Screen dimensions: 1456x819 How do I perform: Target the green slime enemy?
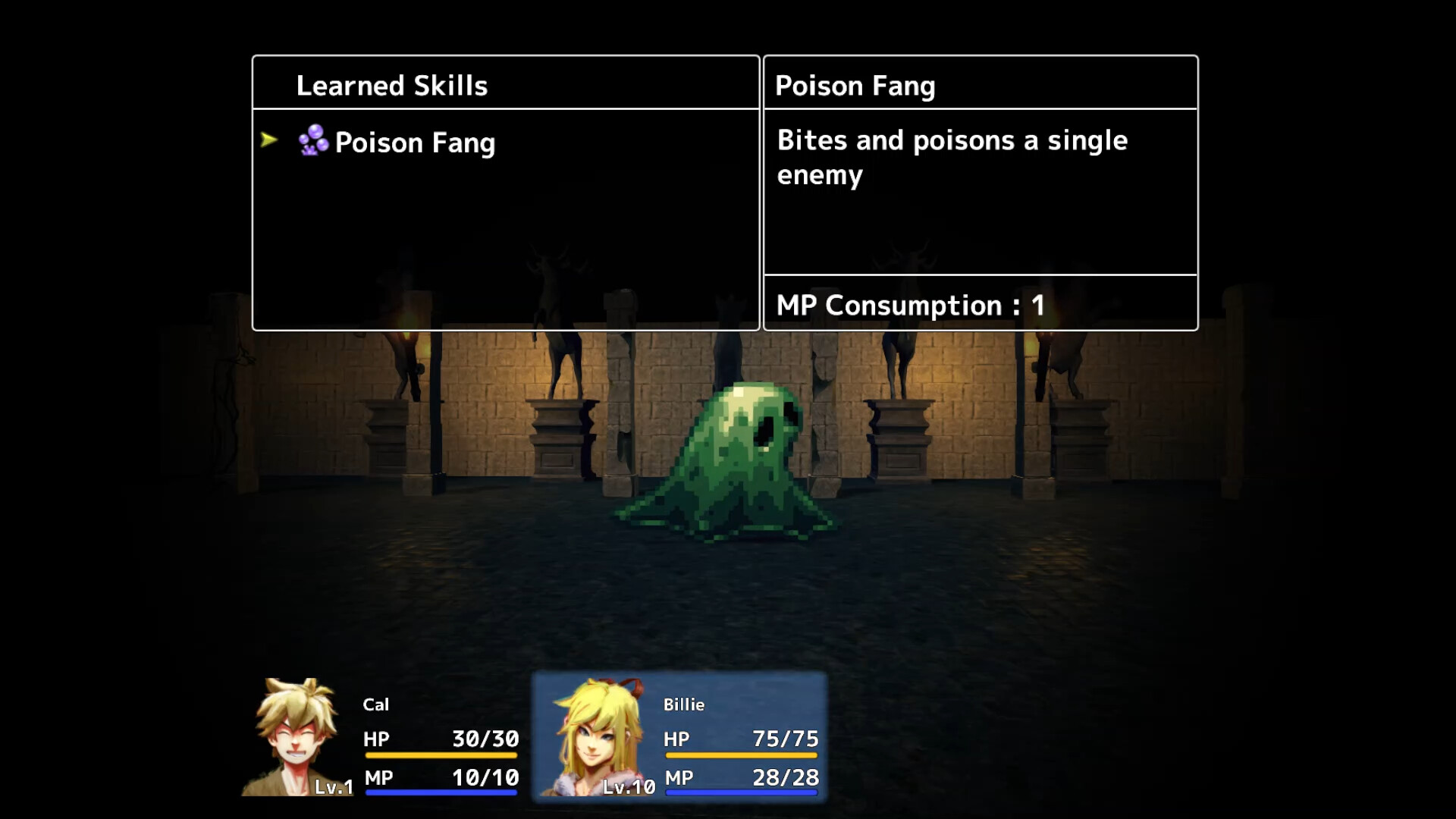pos(732,455)
